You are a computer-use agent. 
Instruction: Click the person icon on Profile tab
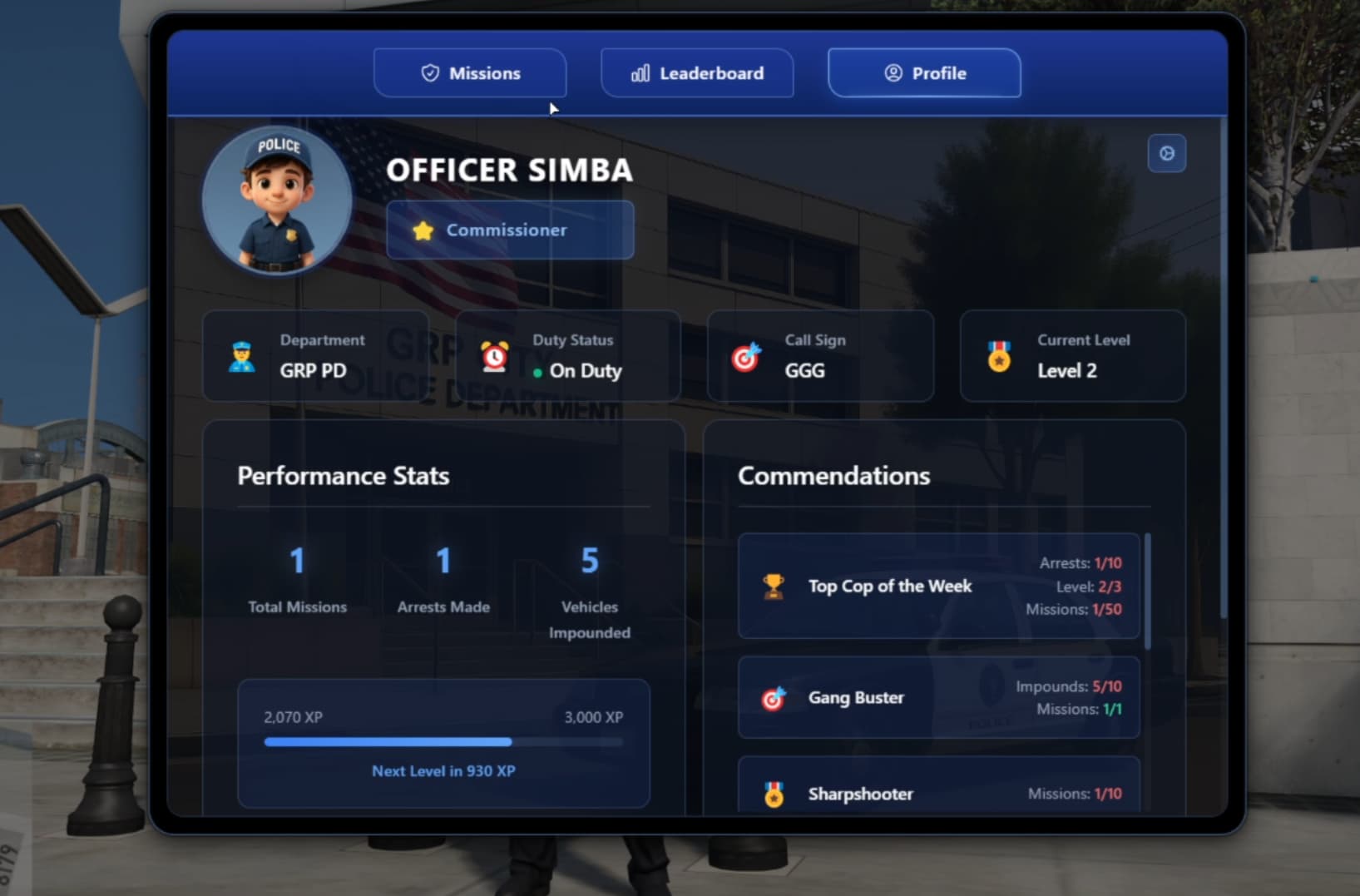point(893,73)
